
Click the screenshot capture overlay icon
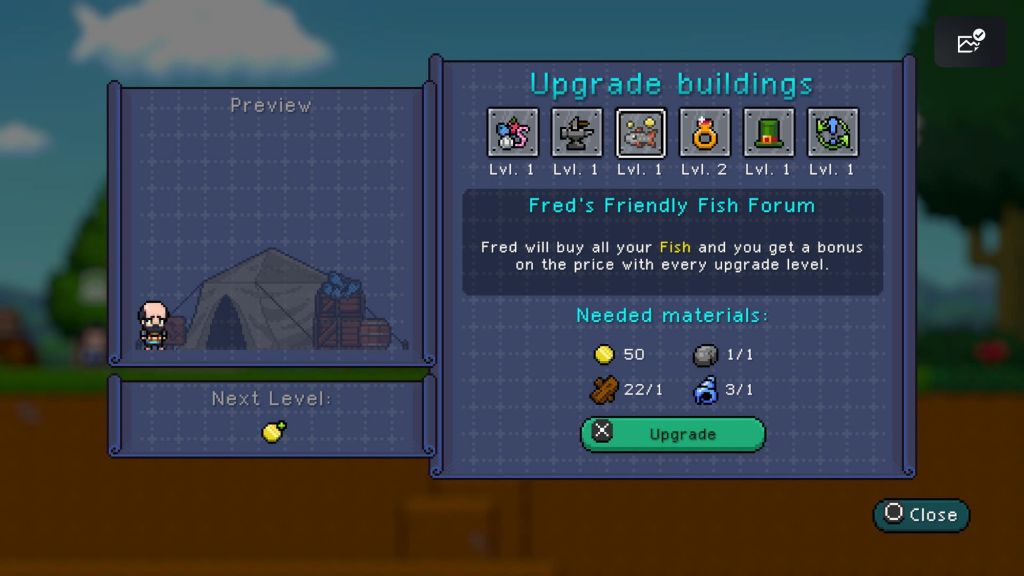pyautogui.click(x=970, y=42)
